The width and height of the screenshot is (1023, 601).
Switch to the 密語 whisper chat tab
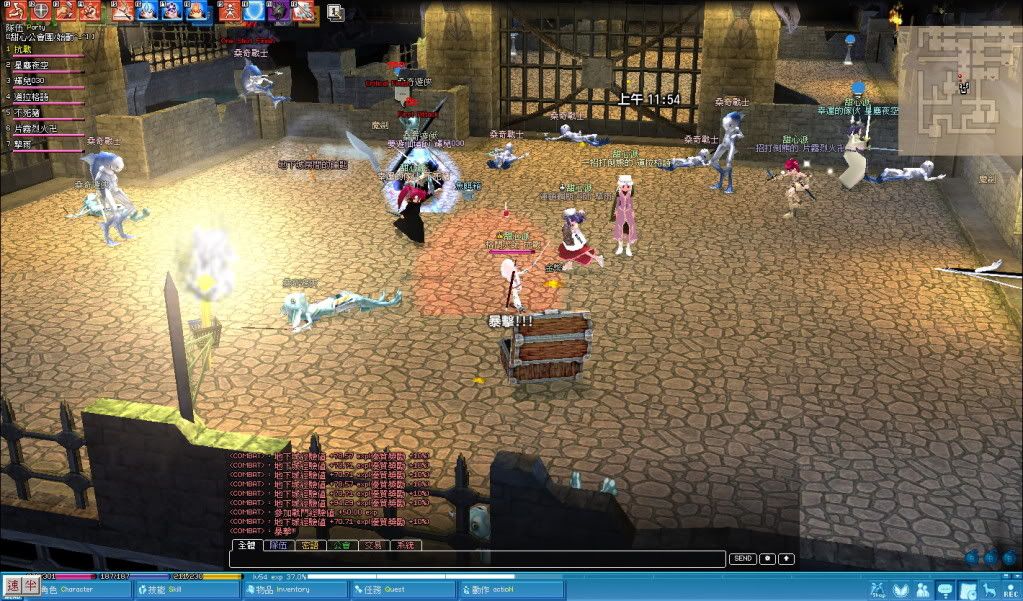(x=310, y=546)
